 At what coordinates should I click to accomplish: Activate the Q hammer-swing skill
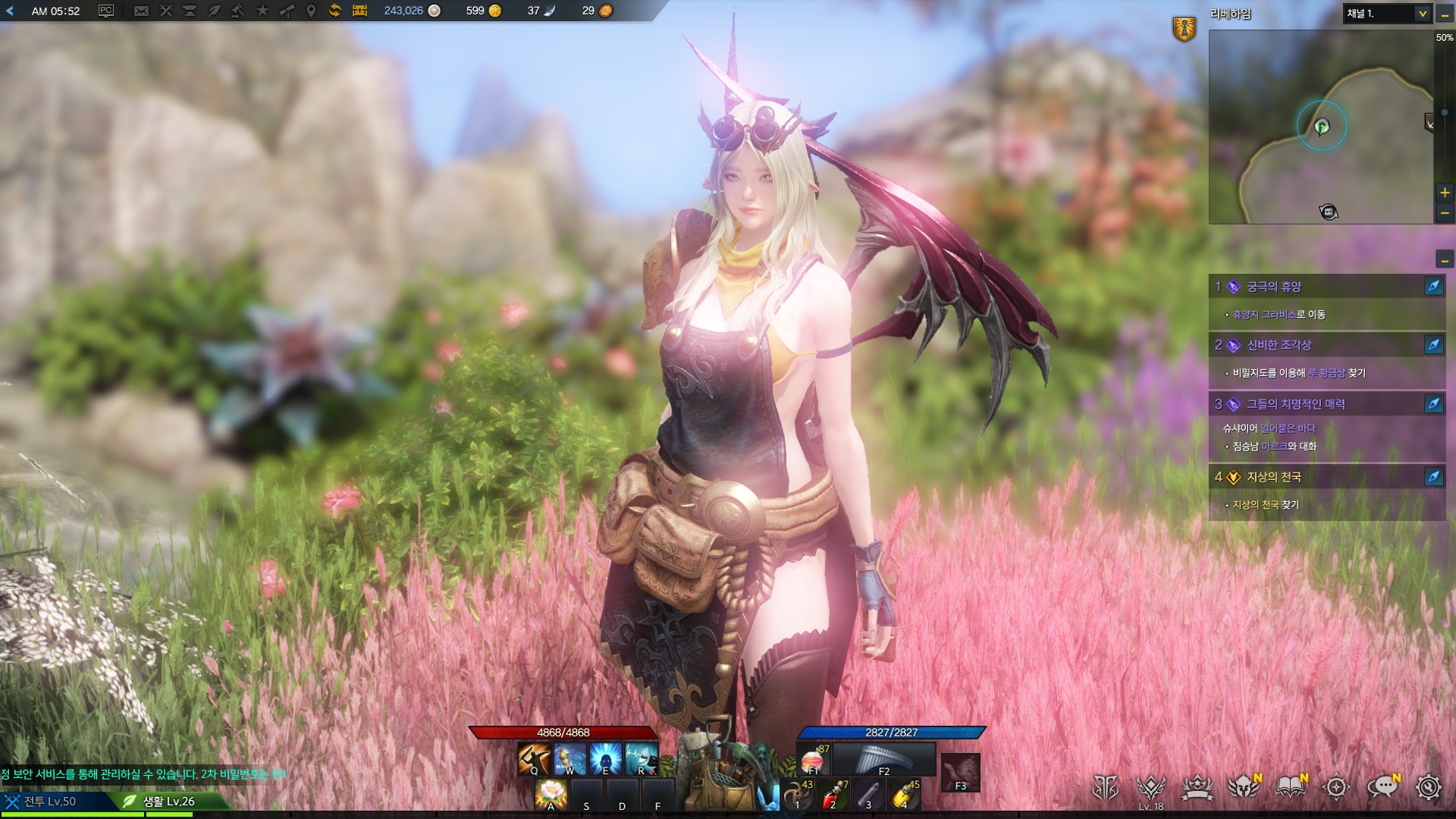point(534,759)
